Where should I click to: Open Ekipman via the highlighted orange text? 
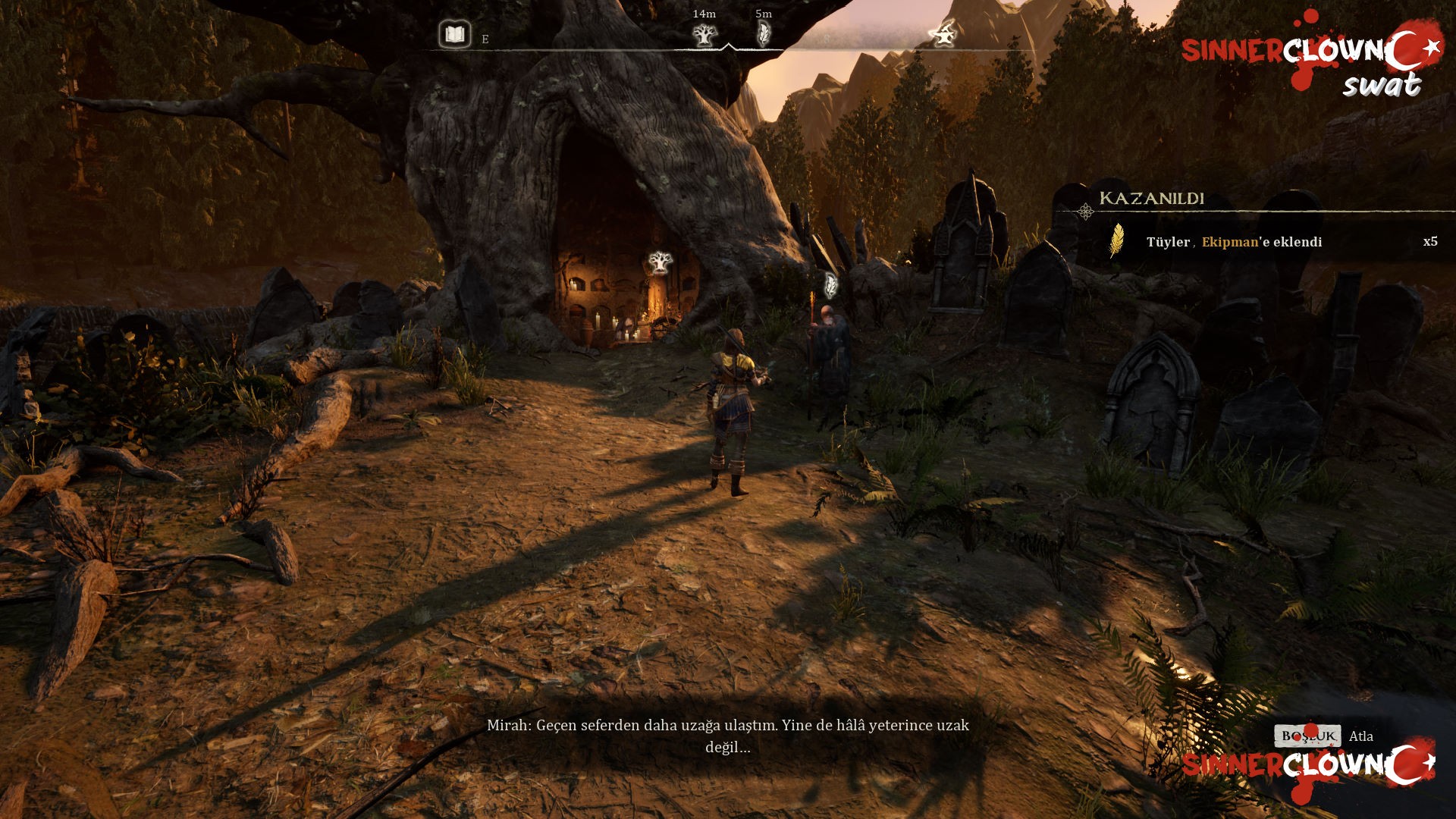(1229, 242)
